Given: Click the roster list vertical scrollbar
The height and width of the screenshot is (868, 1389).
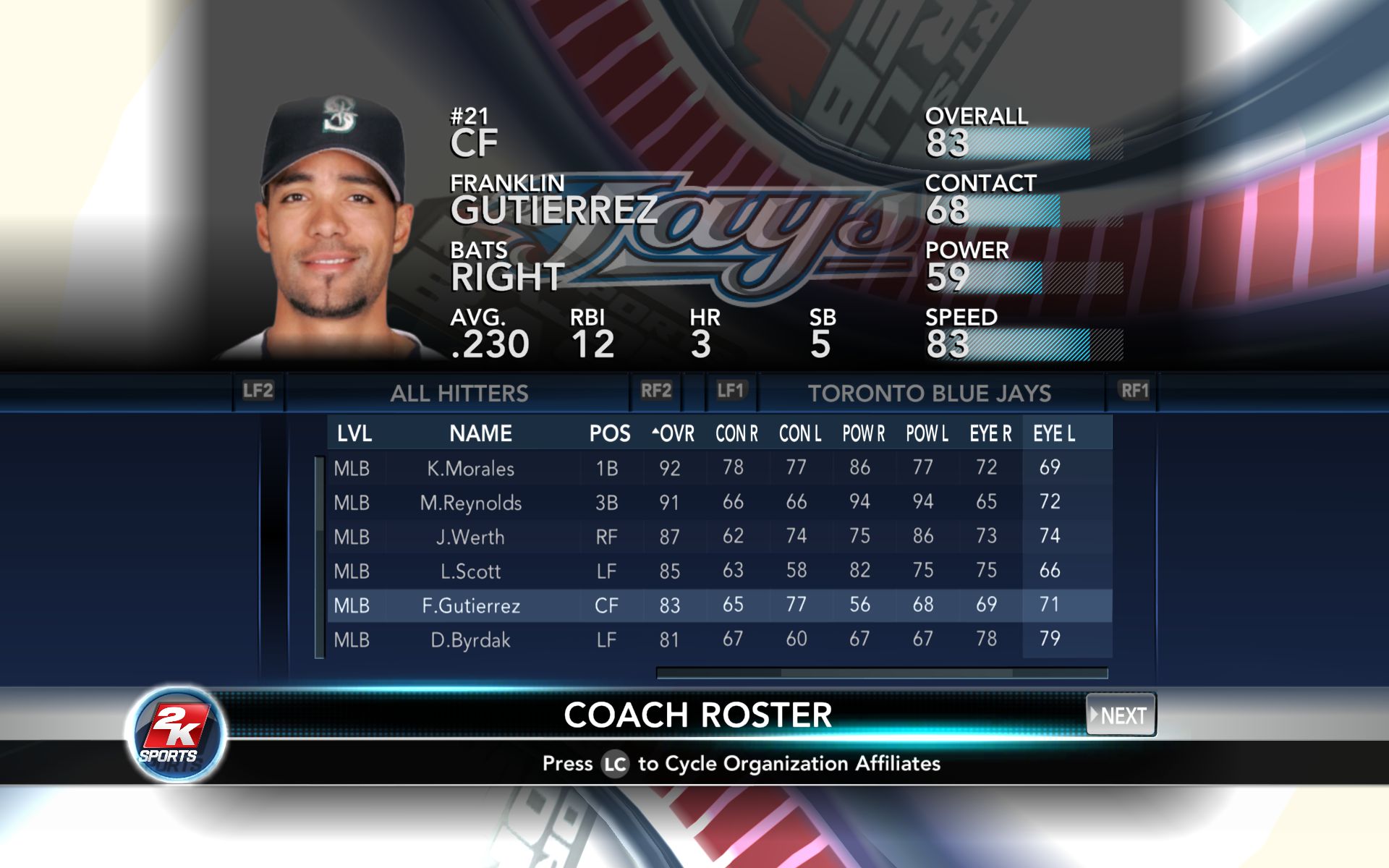Looking at the screenshot, I should click(x=319, y=557).
